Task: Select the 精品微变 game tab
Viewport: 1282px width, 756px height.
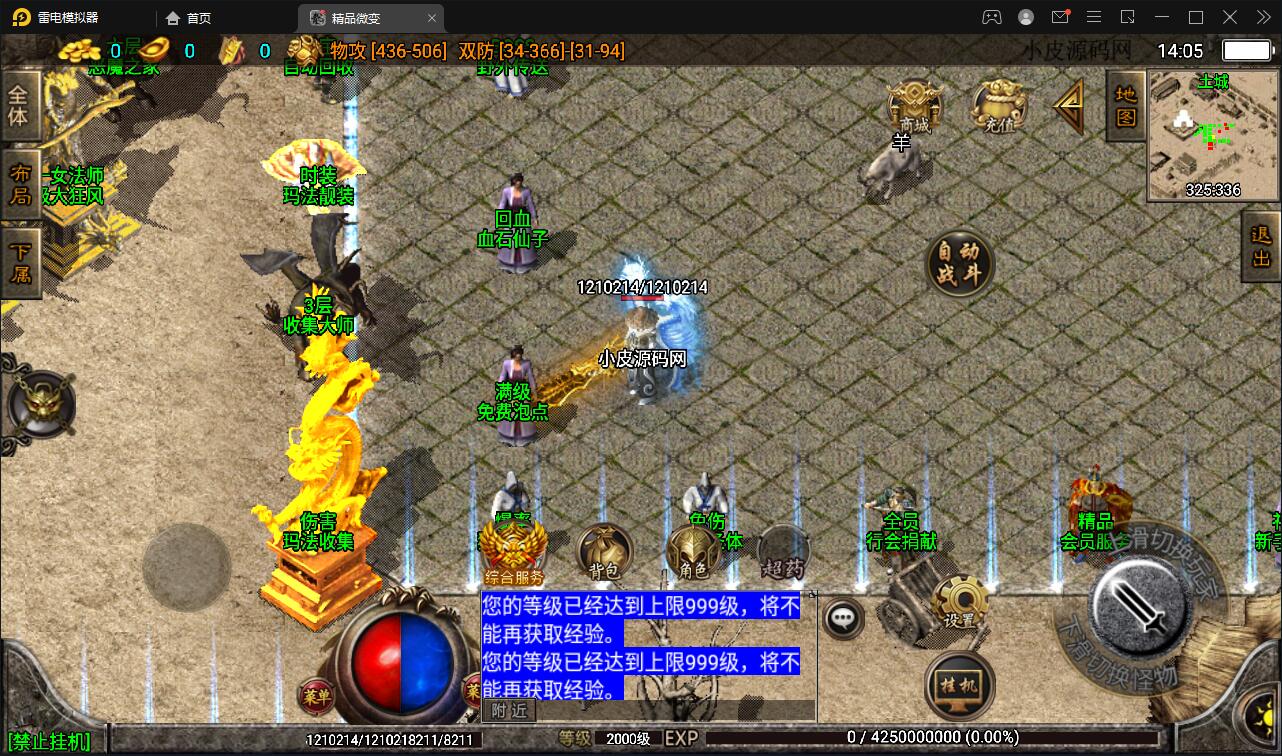Action: [x=355, y=17]
